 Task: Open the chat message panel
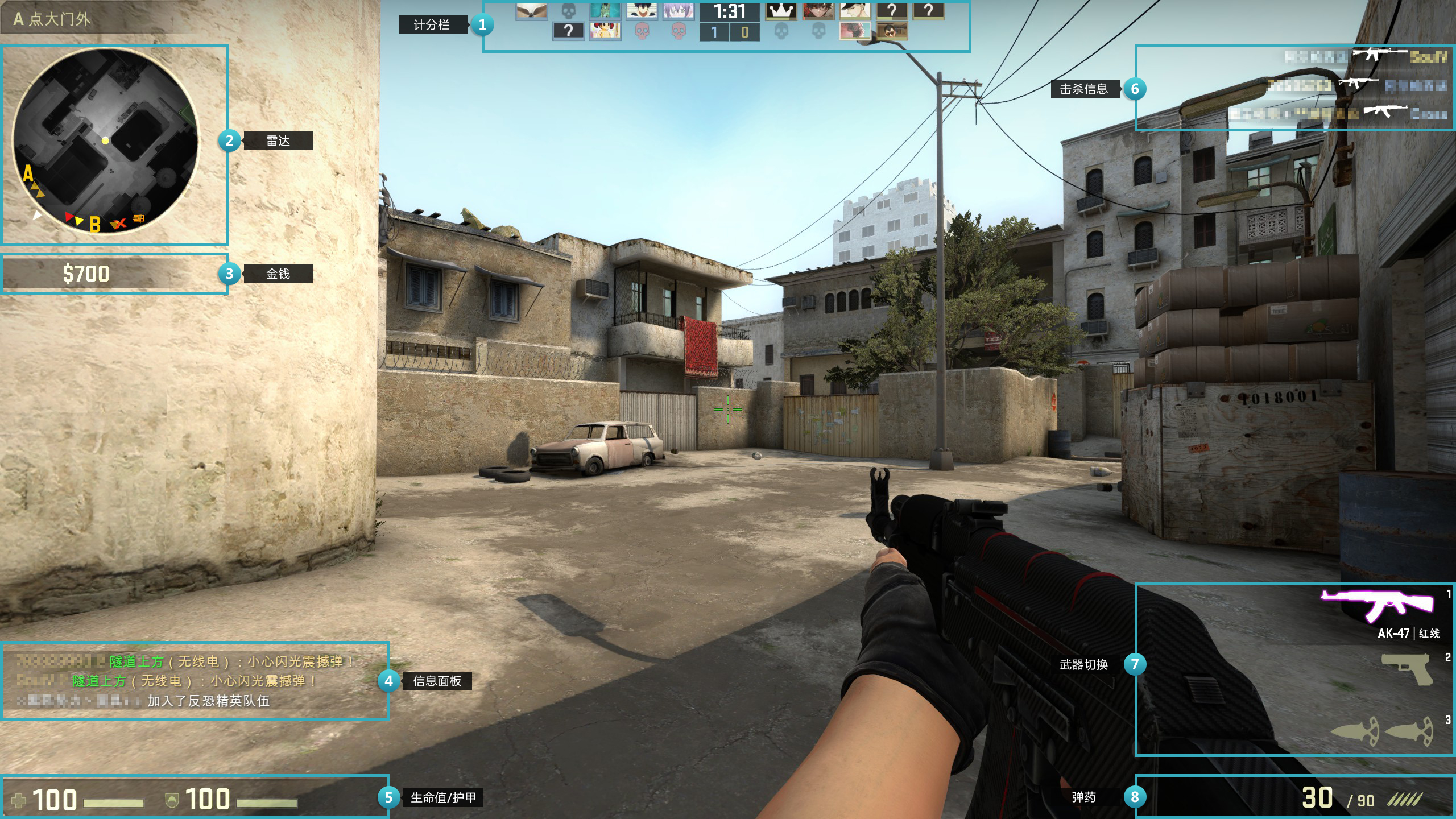click(195, 681)
